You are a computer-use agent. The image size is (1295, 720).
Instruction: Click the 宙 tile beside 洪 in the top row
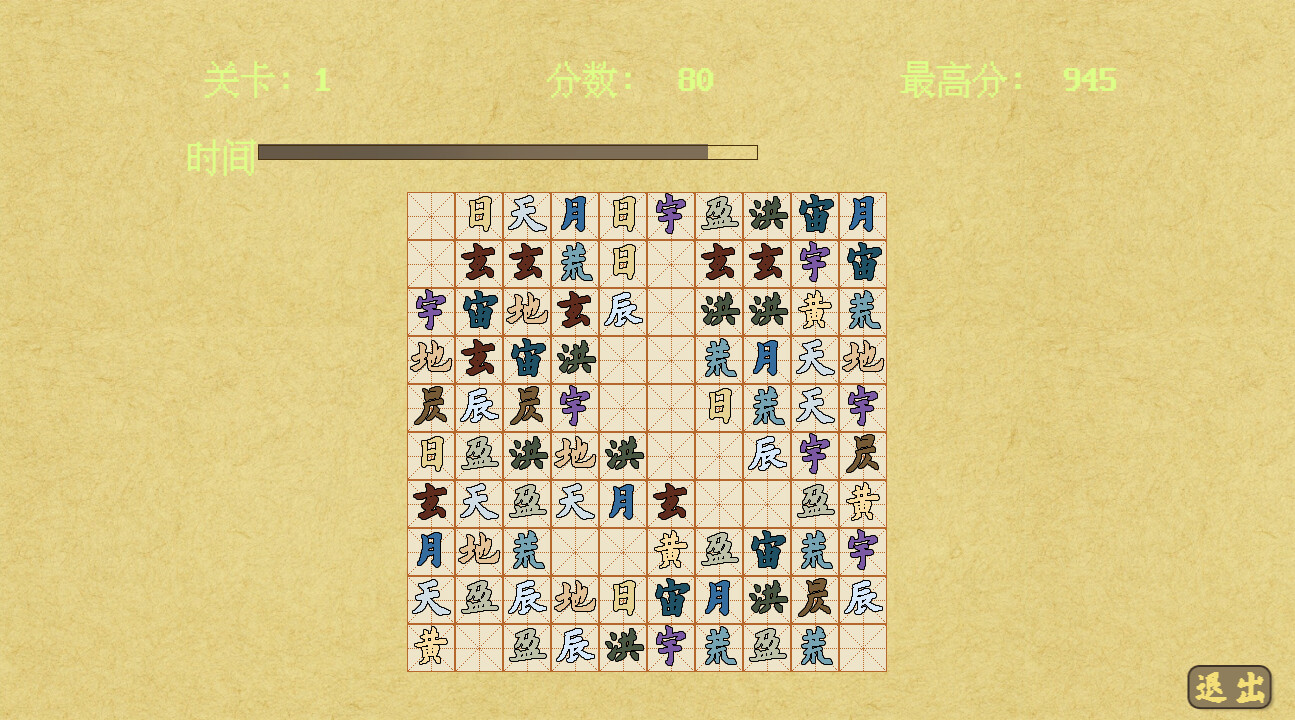[x=814, y=214]
